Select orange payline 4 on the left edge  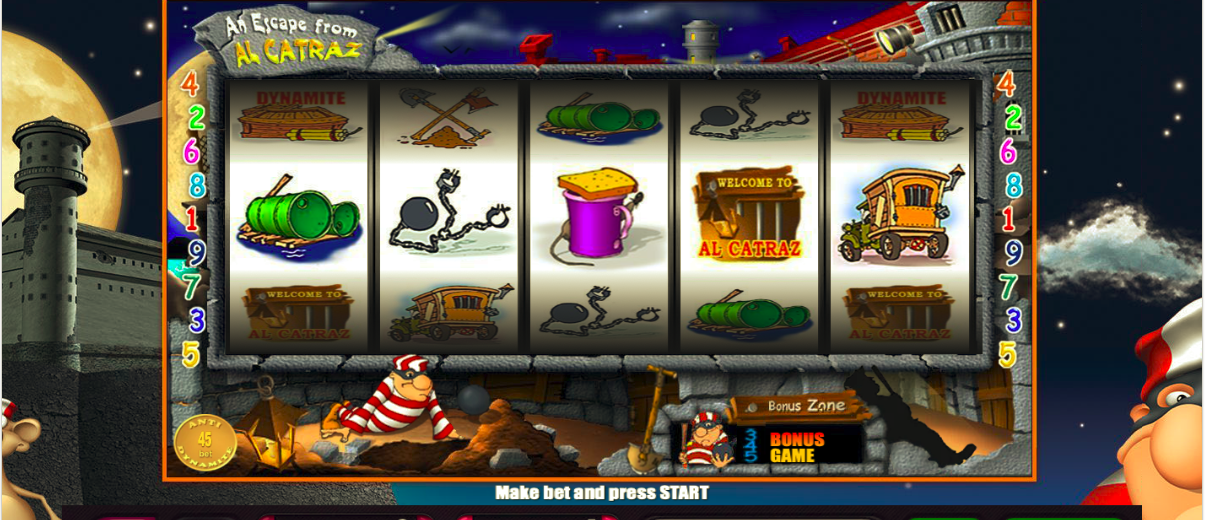coord(189,84)
